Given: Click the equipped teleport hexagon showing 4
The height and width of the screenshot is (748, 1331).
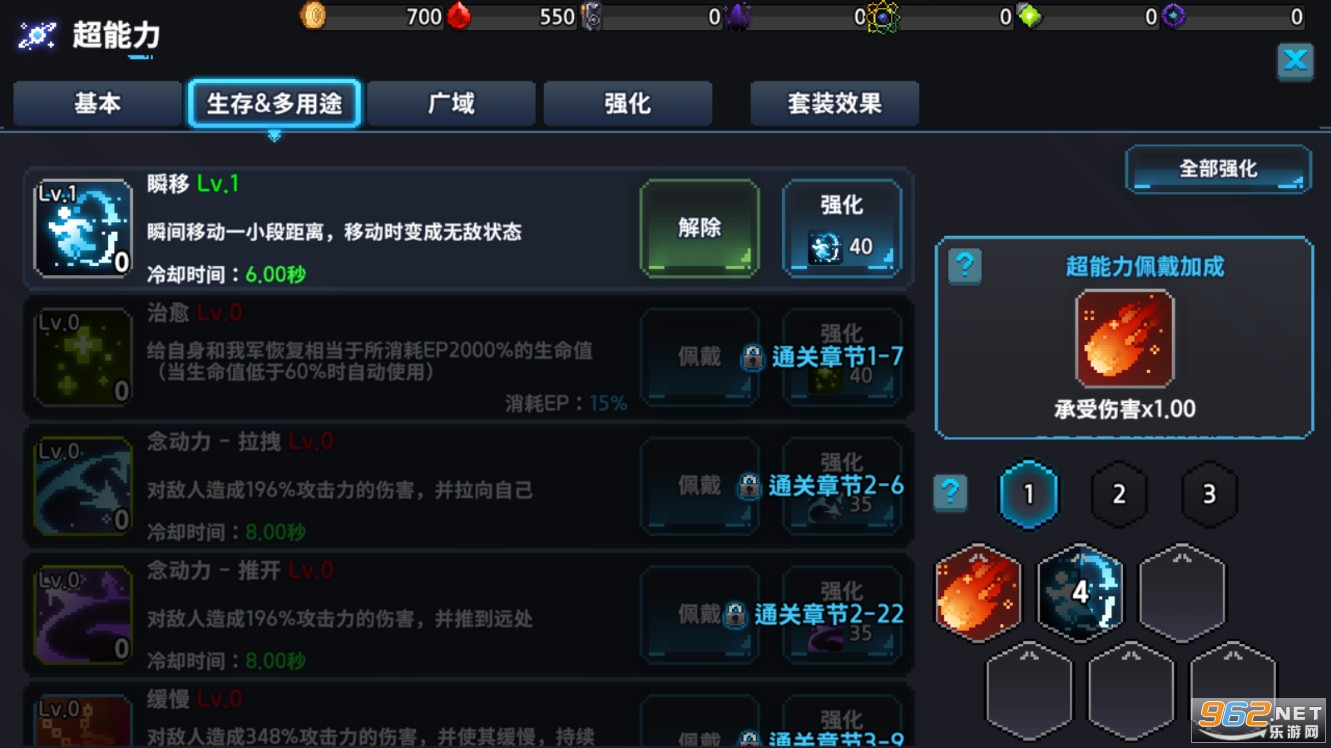Looking at the screenshot, I should pos(1079,593).
